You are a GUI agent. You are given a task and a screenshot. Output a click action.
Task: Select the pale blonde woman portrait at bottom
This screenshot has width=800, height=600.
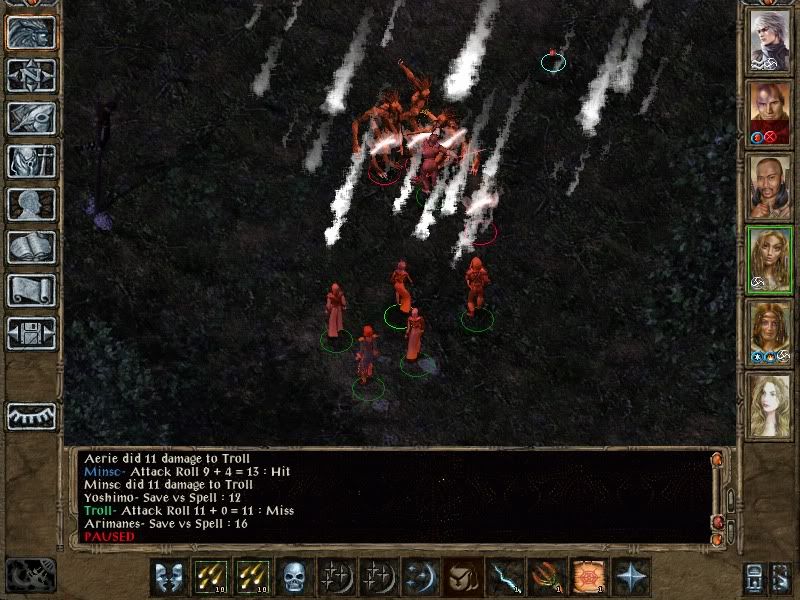(771, 407)
